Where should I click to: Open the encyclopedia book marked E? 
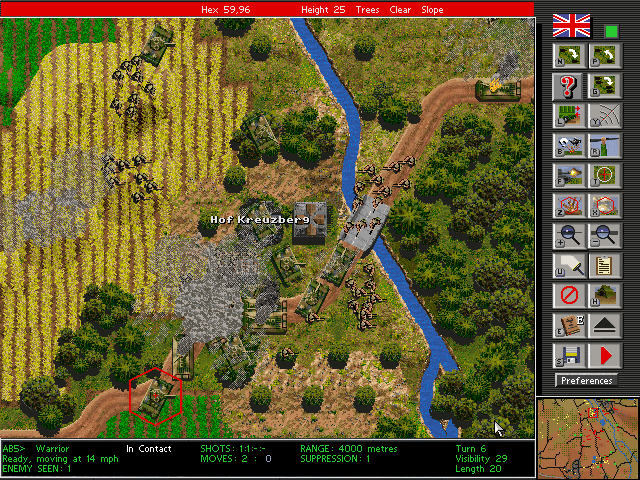[567, 325]
